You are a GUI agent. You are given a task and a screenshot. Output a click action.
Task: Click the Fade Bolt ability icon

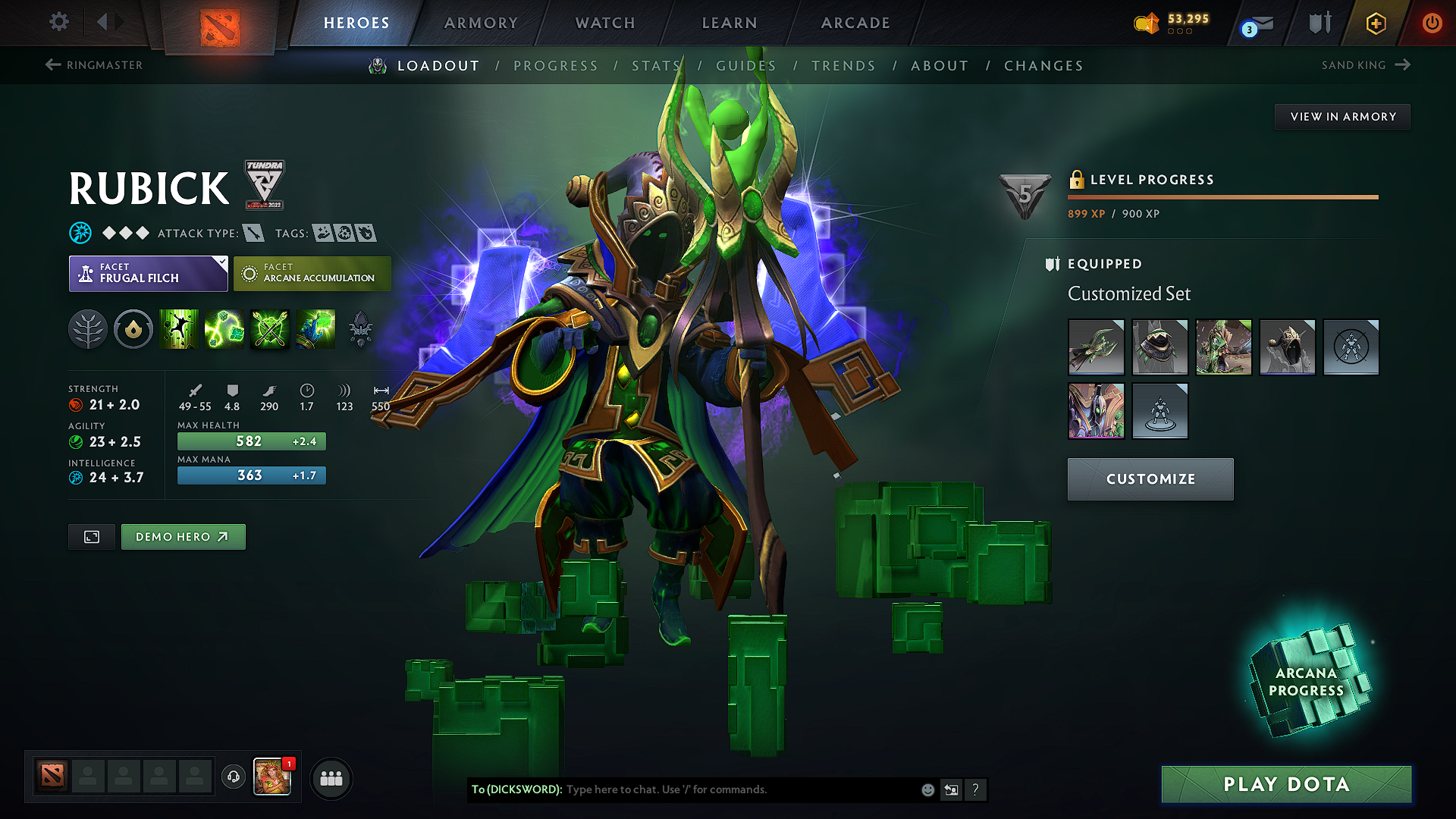click(224, 329)
